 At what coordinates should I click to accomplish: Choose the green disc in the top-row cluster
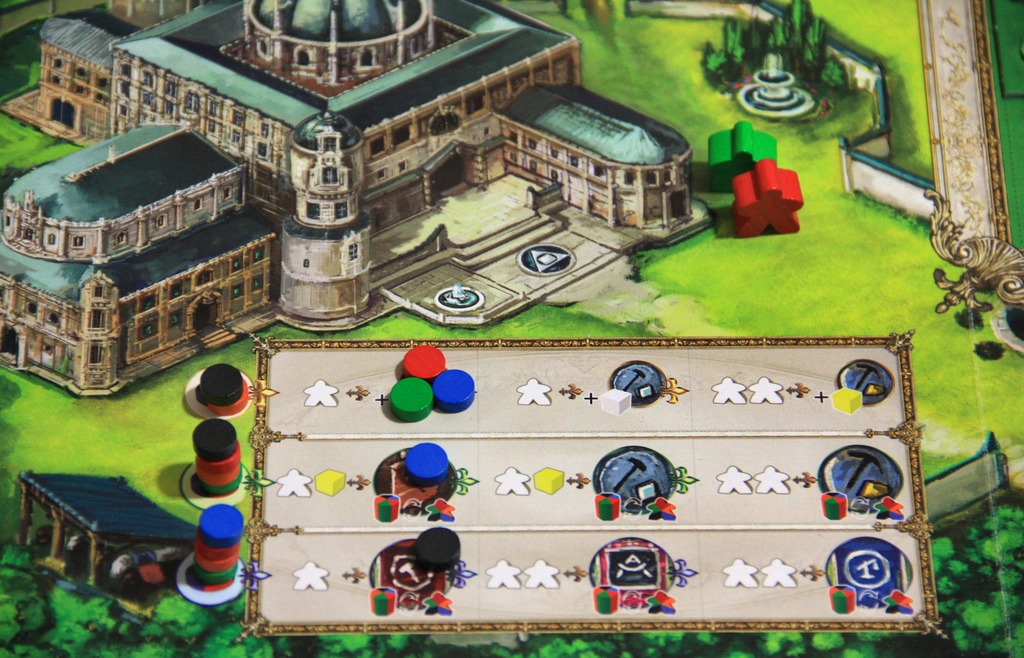pos(411,398)
